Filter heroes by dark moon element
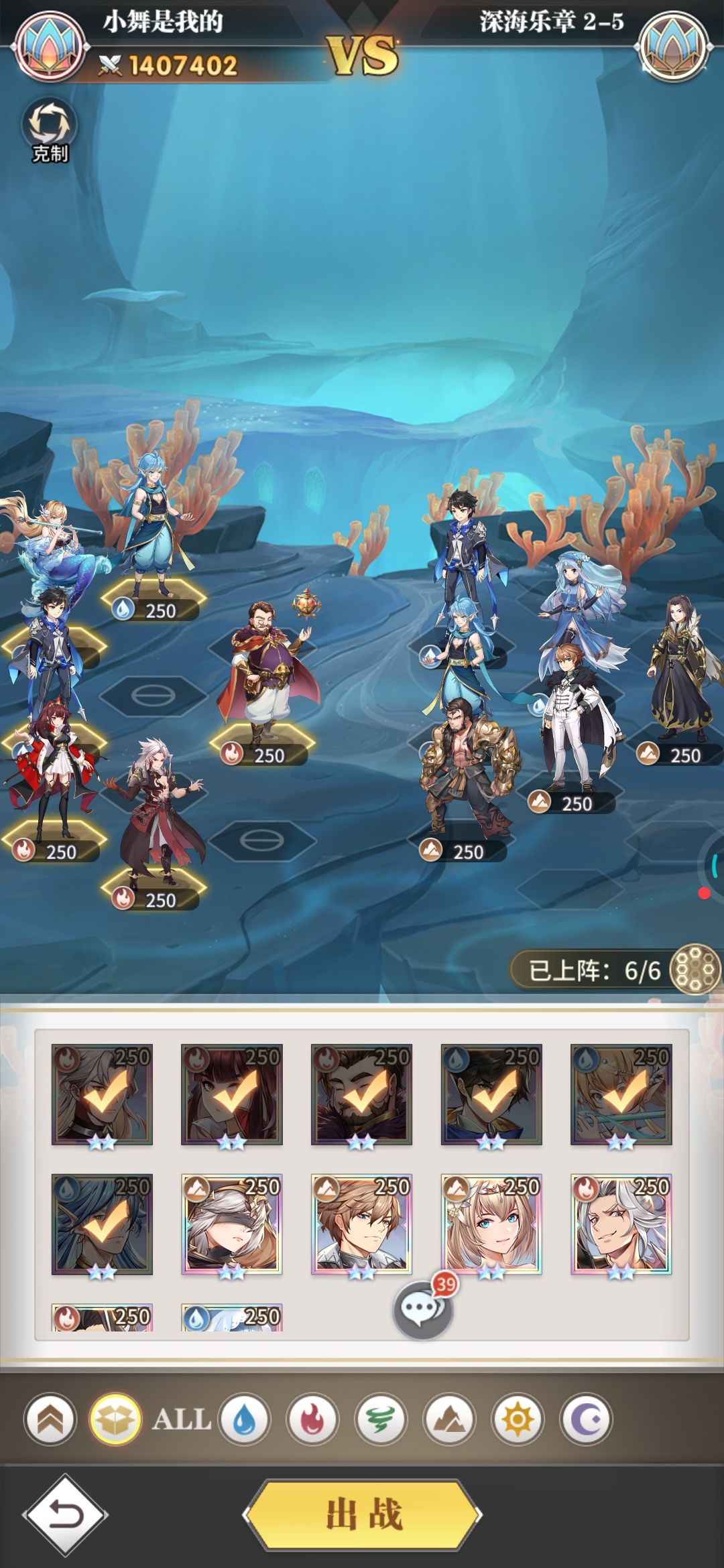 (586, 1419)
